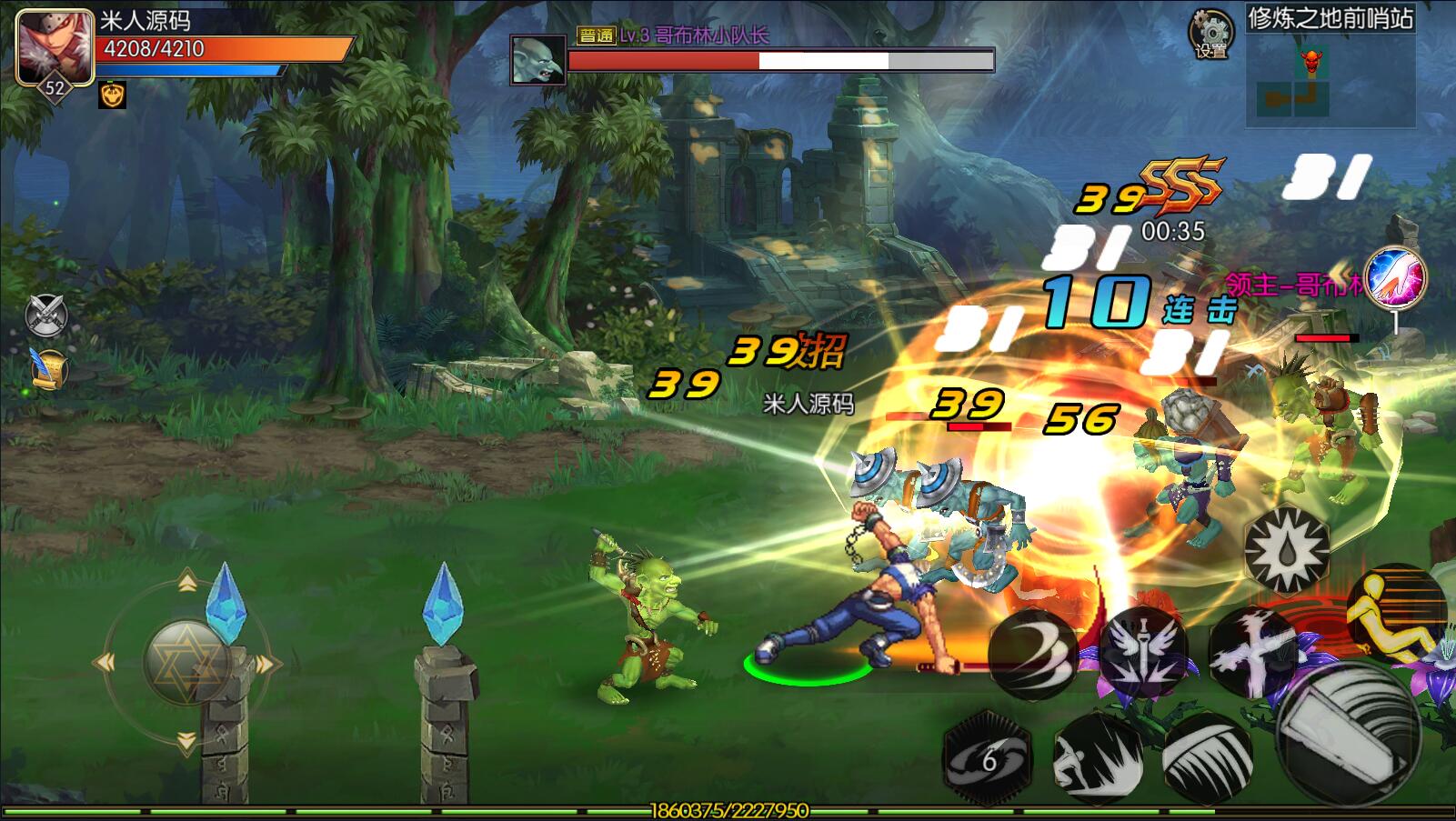This screenshot has width=1456, height=821.
Task: Open the 设置 gear settings button
Action: (x=1210, y=34)
